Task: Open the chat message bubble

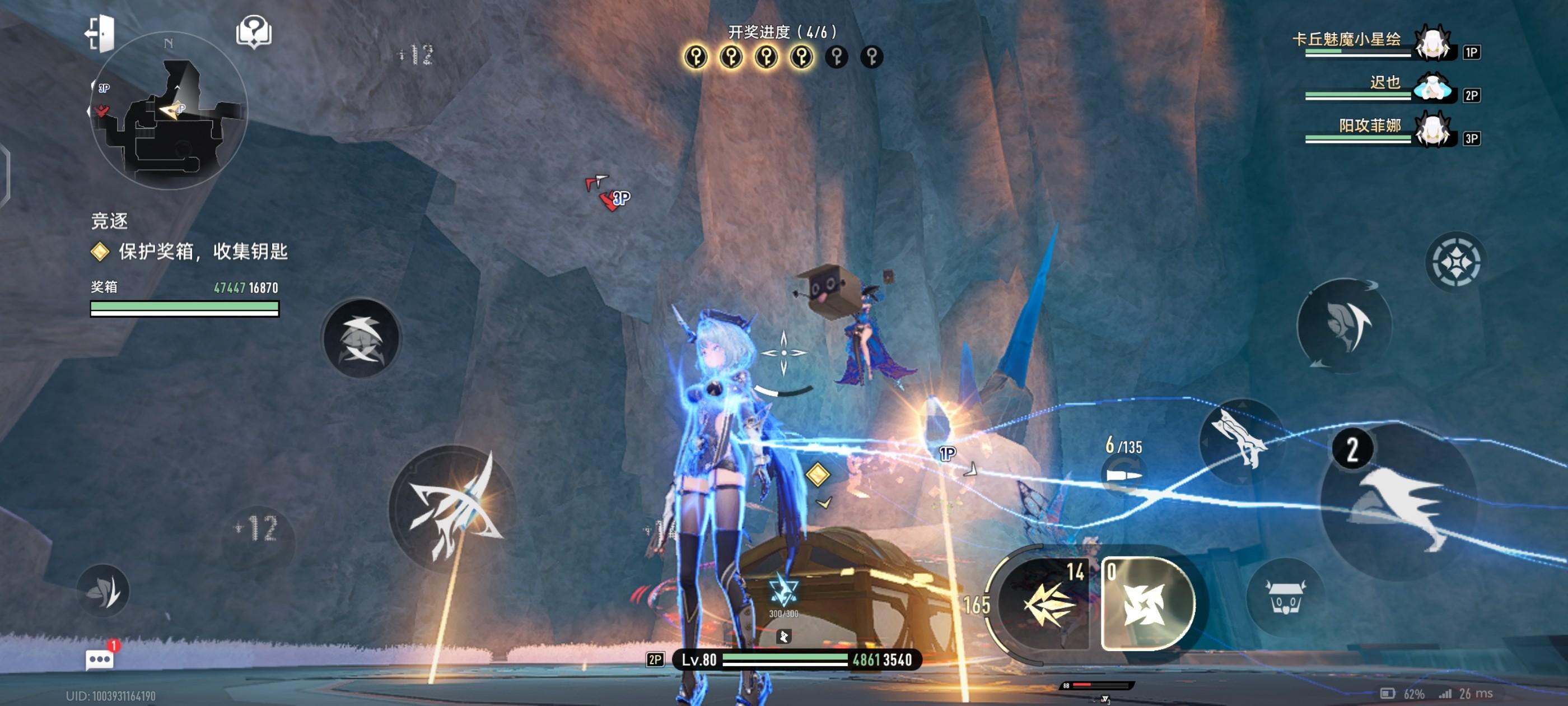Action: pyautogui.click(x=100, y=659)
